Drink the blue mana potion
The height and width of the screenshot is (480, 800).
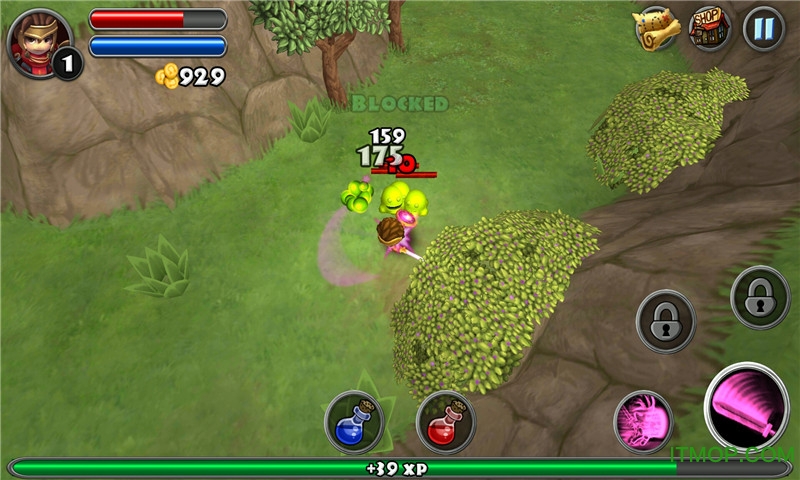point(354,421)
